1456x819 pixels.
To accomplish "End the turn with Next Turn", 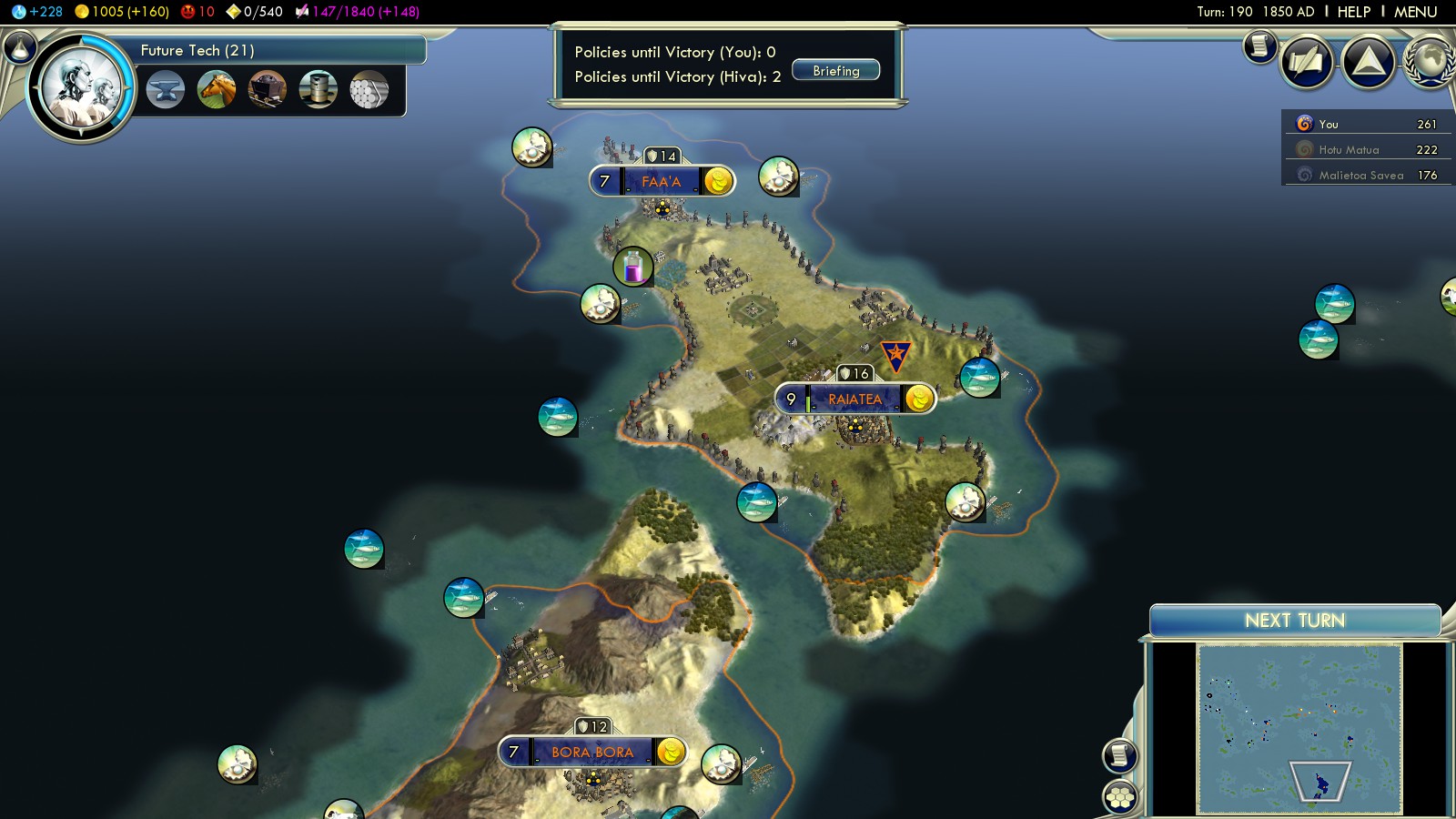I will [x=1294, y=621].
